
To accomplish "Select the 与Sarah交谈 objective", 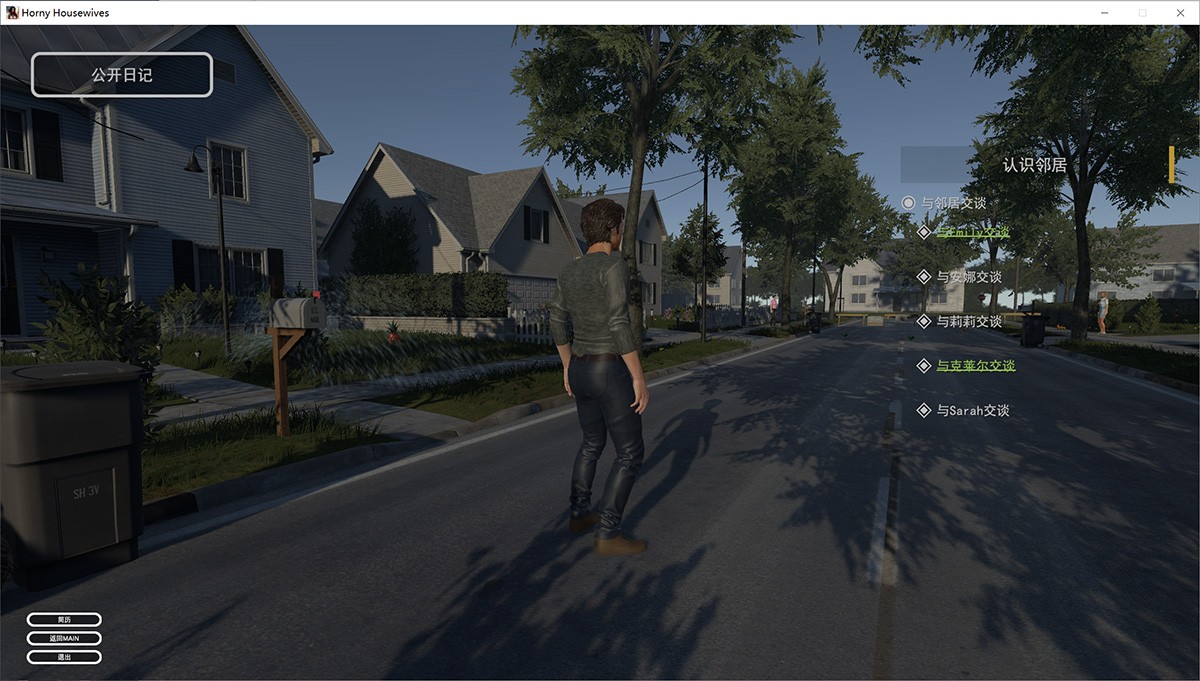I will [x=972, y=411].
